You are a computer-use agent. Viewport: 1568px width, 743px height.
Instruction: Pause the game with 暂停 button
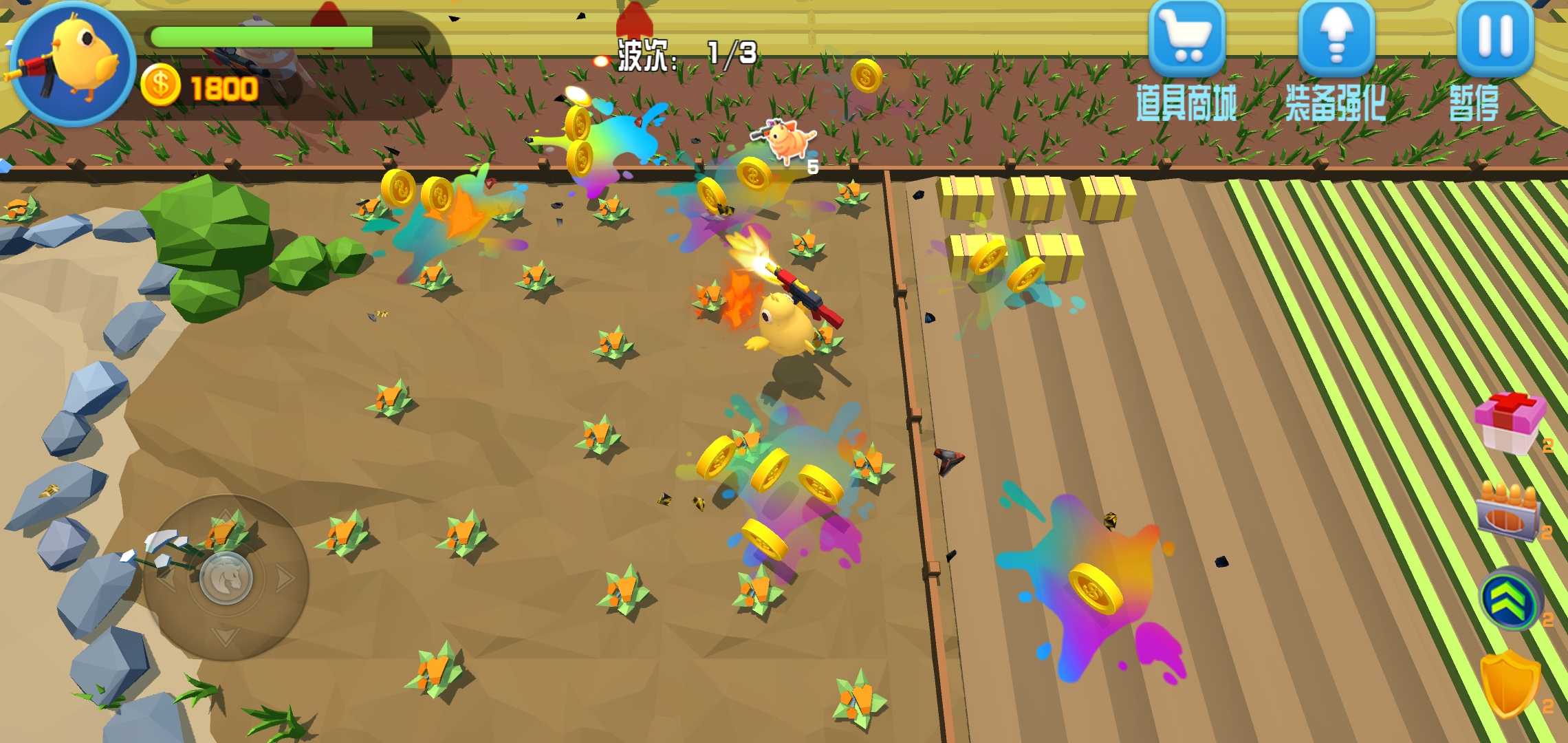[1495, 40]
